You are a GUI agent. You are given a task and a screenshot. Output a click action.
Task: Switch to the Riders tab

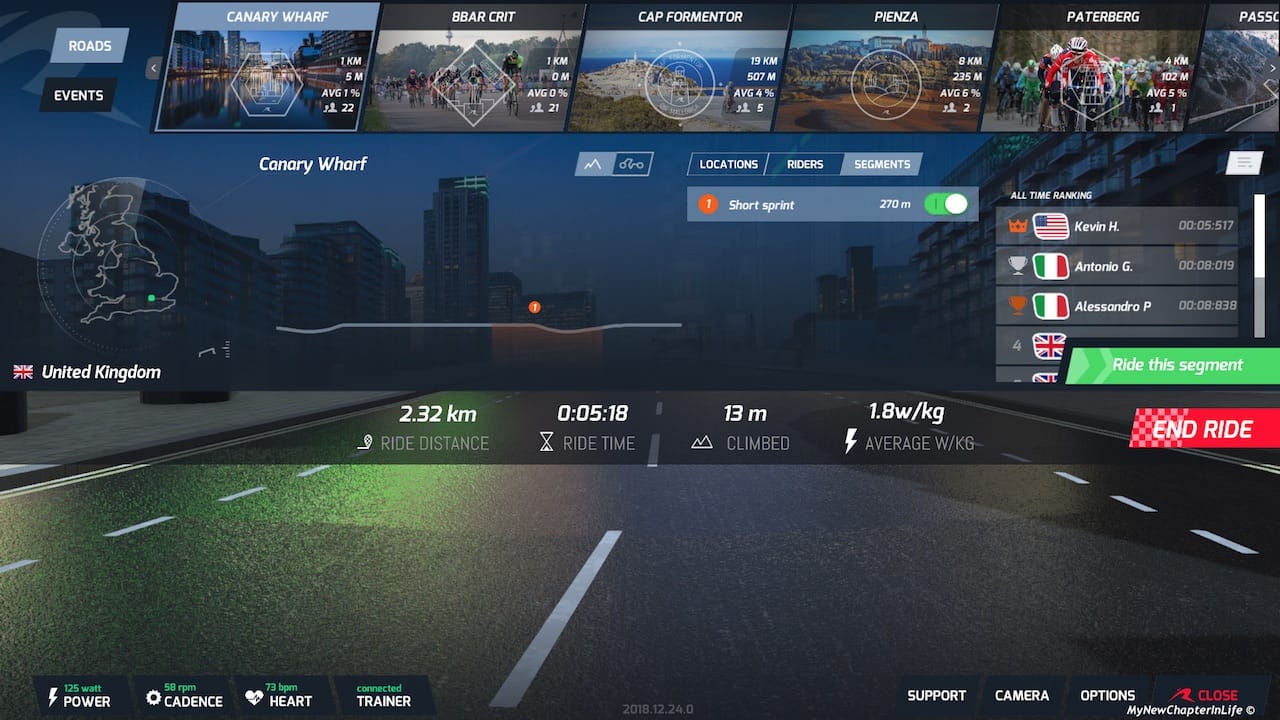[805, 164]
